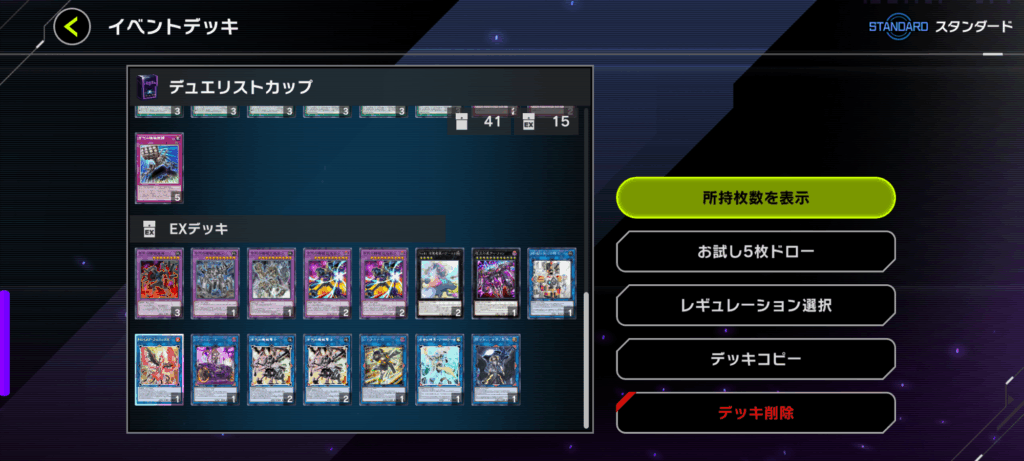Delete the deck with デッキ削除
This screenshot has width=1024, height=461.
[755, 412]
